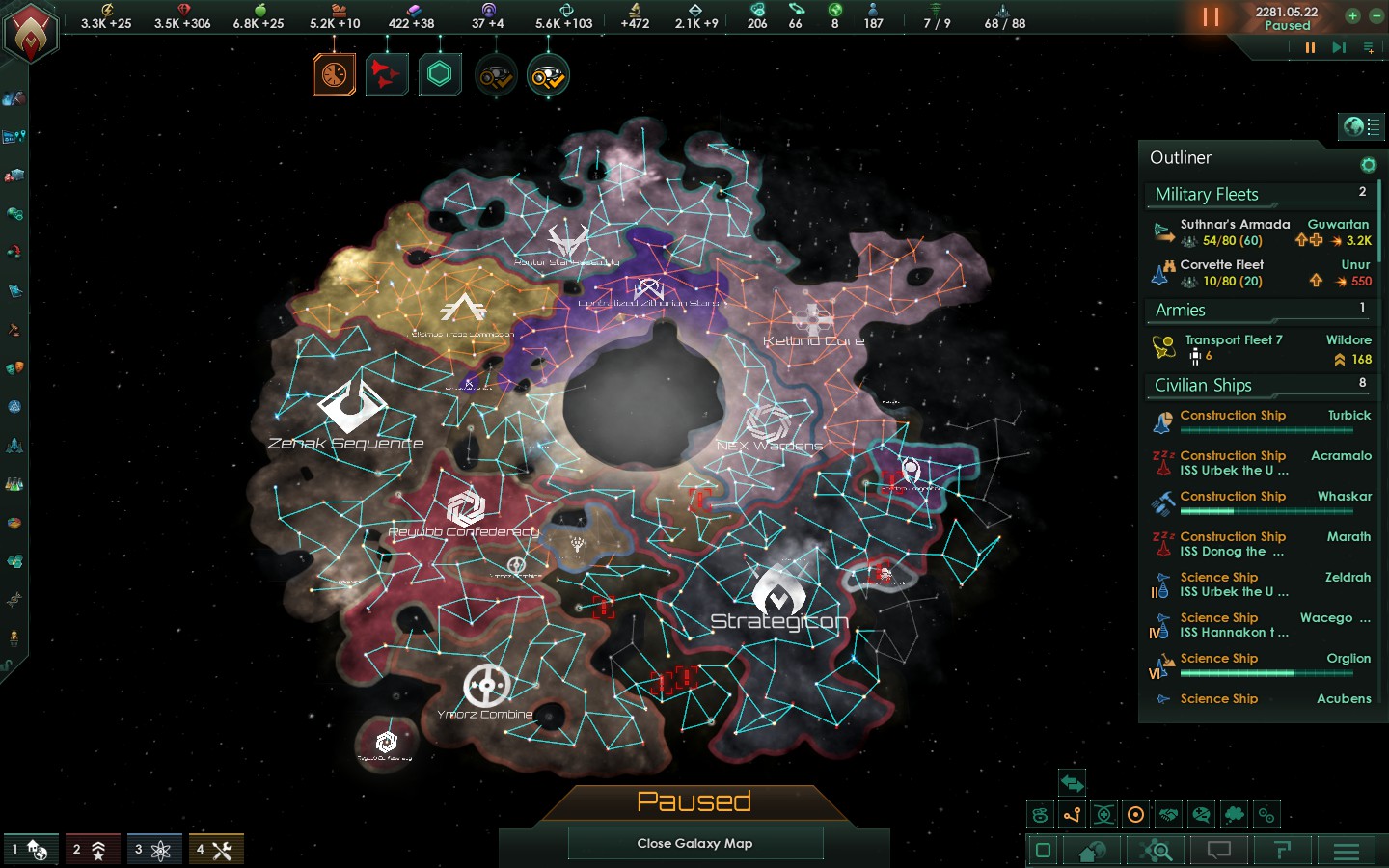Decrease game speed with minus button
Image resolution: width=1389 pixels, height=868 pixels.
pos(1376,15)
